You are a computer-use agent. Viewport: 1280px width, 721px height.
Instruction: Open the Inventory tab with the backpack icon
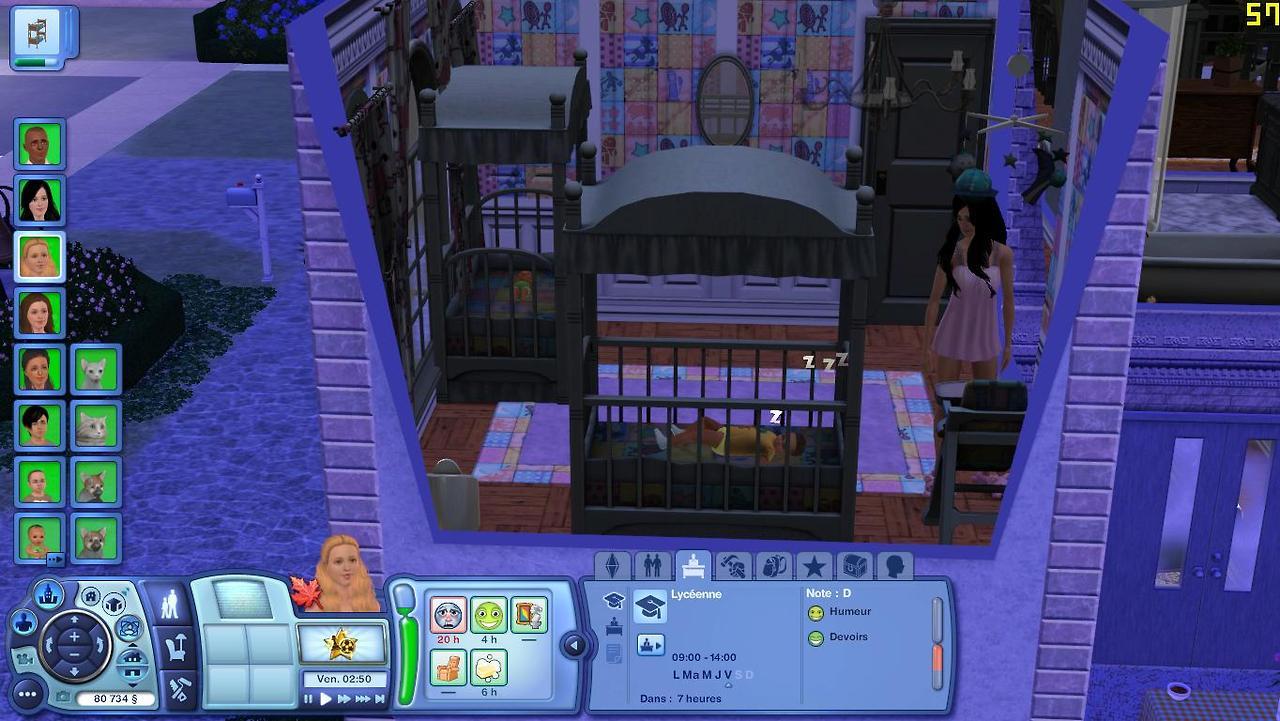tap(773, 566)
